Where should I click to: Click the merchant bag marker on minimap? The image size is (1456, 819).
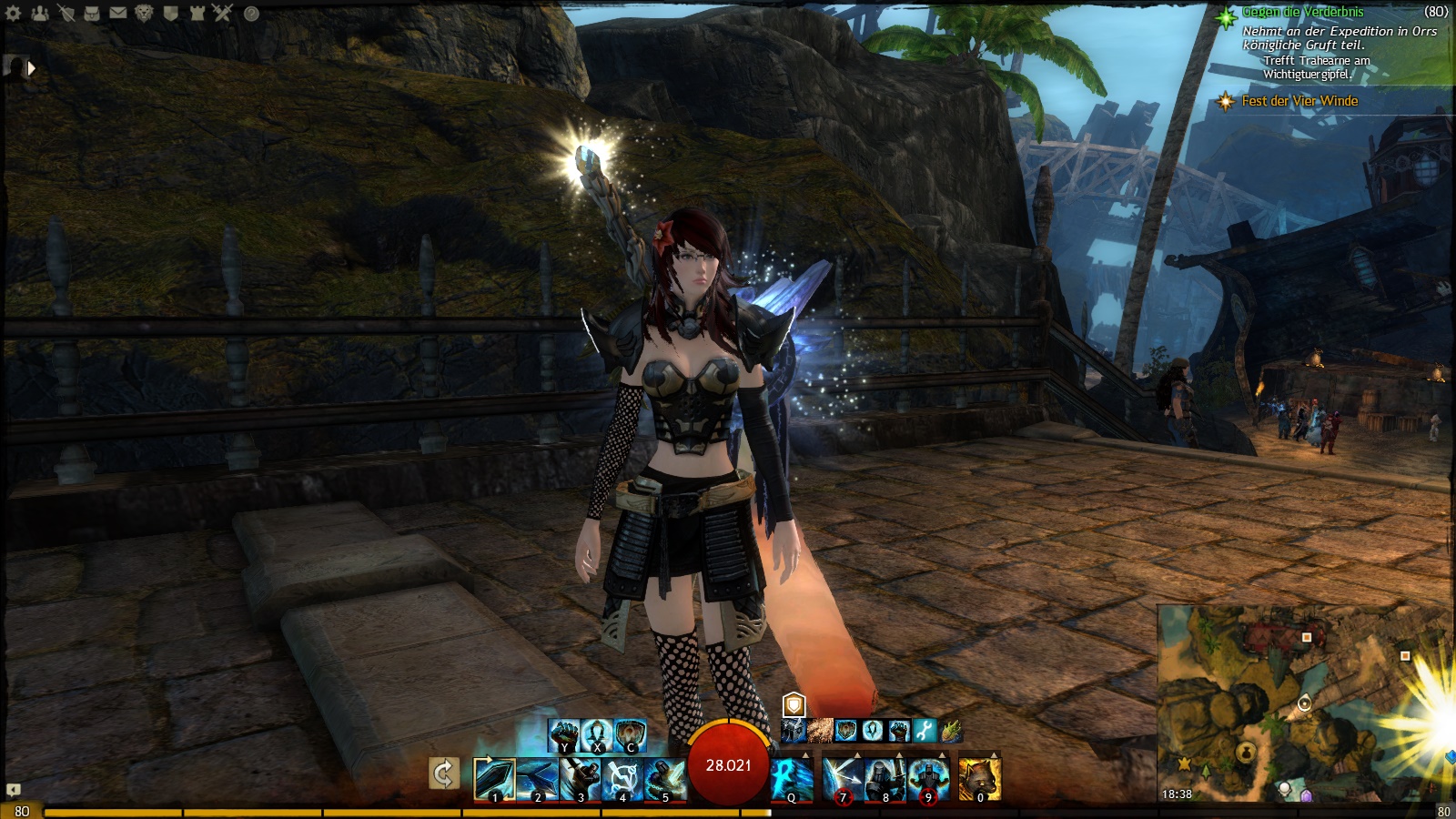pyautogui.click(x=1246, y=752)
